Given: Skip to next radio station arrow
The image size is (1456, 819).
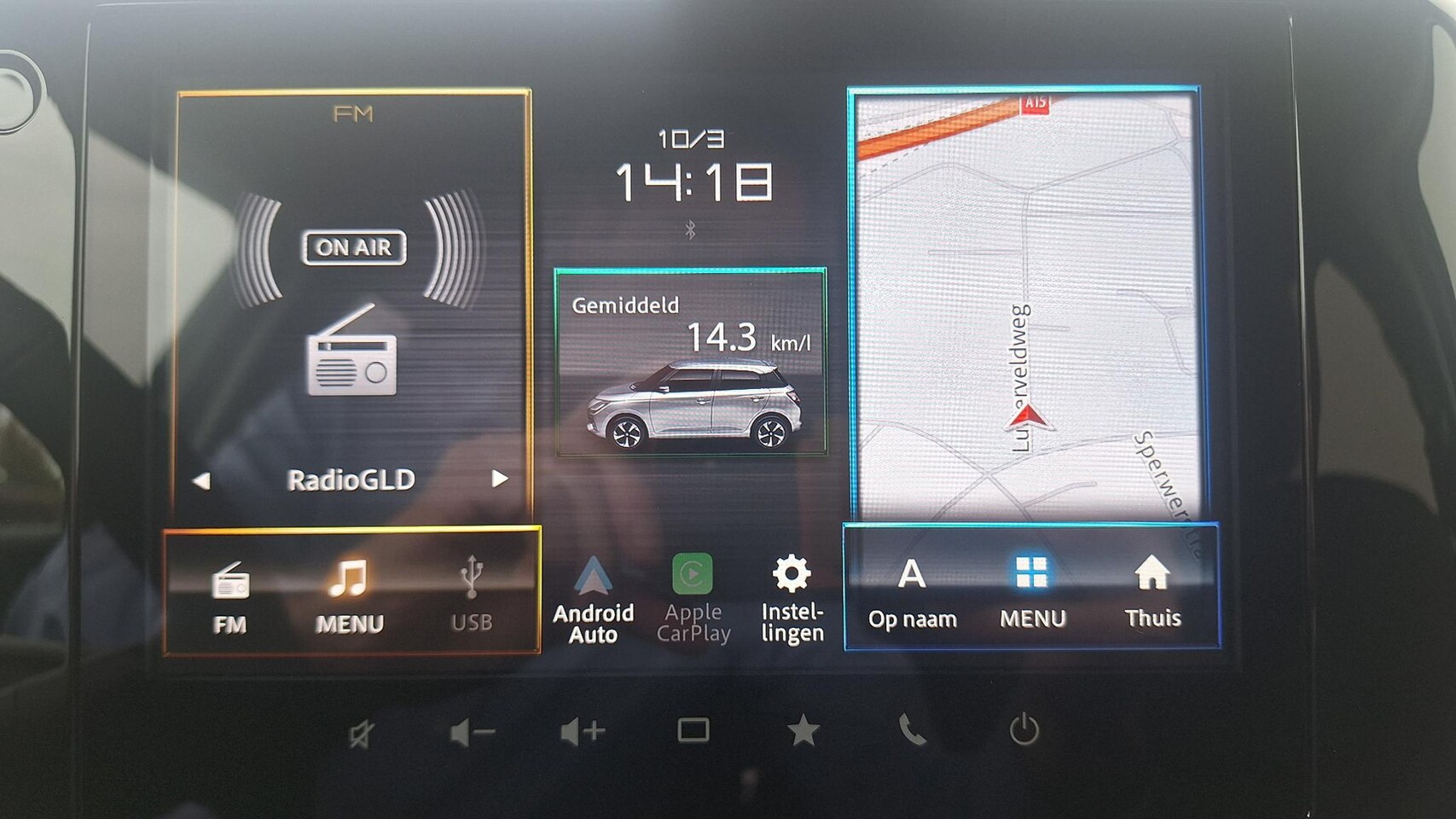Looking at the screenshot, I should [x=500, y=479].
